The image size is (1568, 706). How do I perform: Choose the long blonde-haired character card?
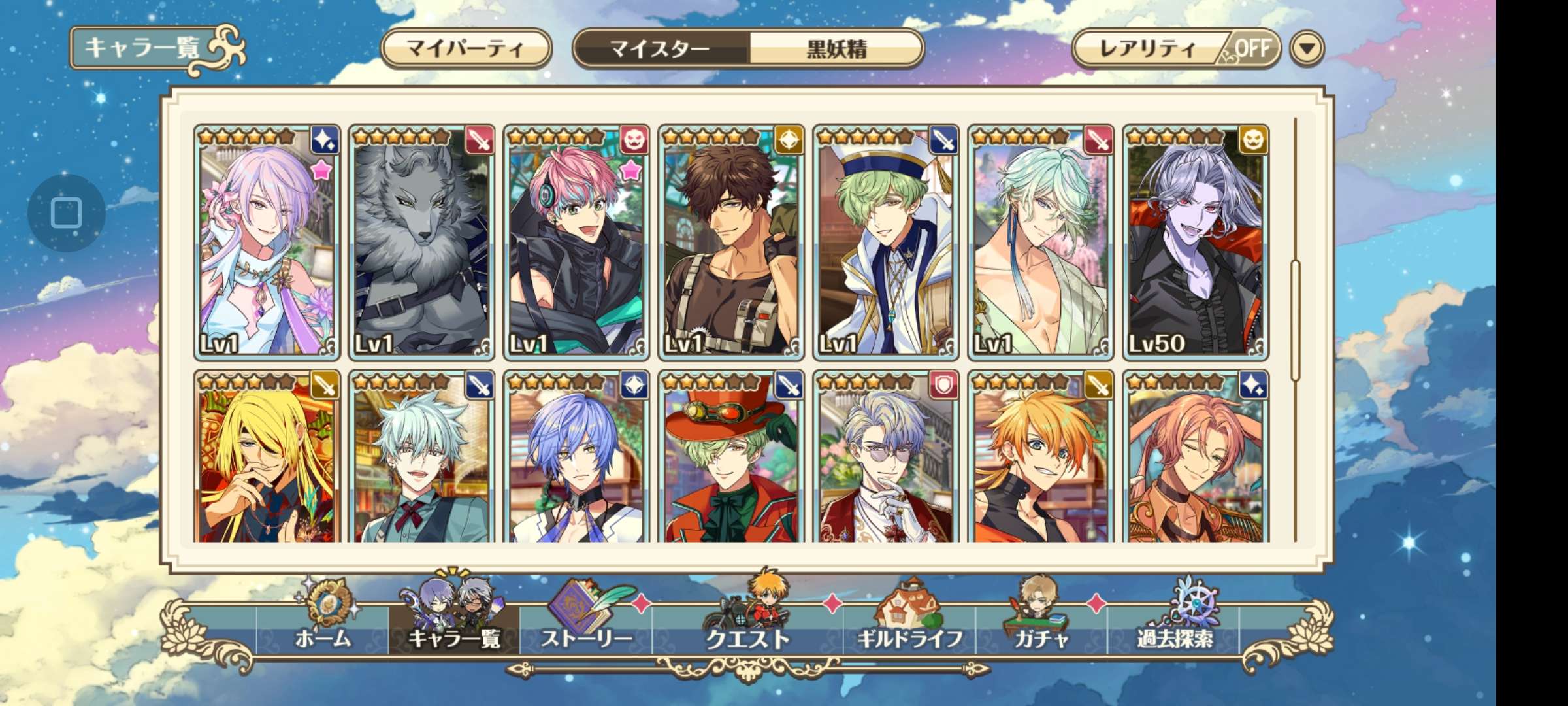(x=267, y=458)
